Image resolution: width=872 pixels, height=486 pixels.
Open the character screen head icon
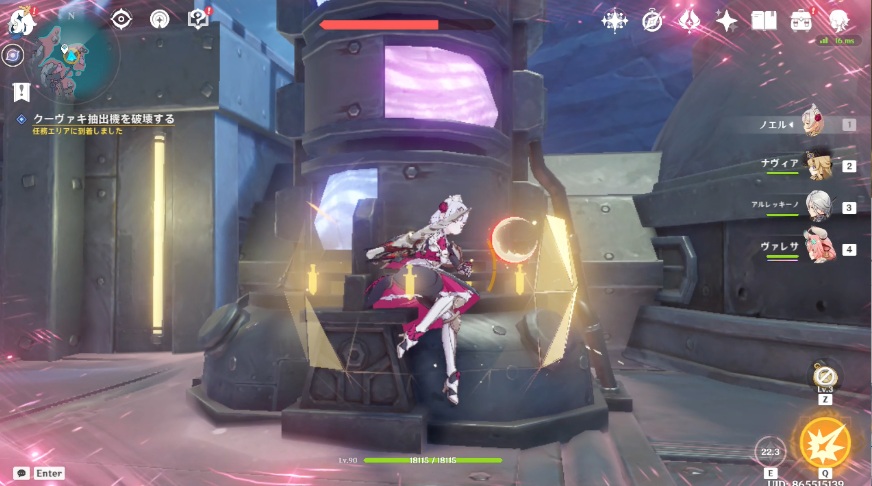pos(838,20)
